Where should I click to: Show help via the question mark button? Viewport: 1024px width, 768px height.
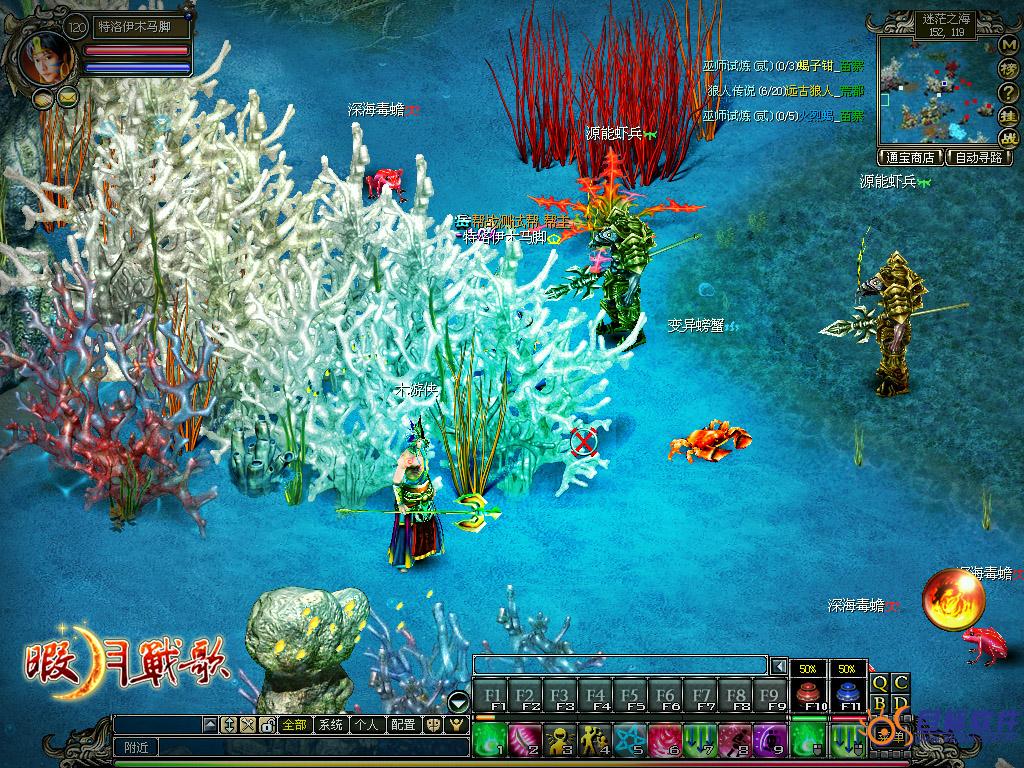coord(1008,93)
